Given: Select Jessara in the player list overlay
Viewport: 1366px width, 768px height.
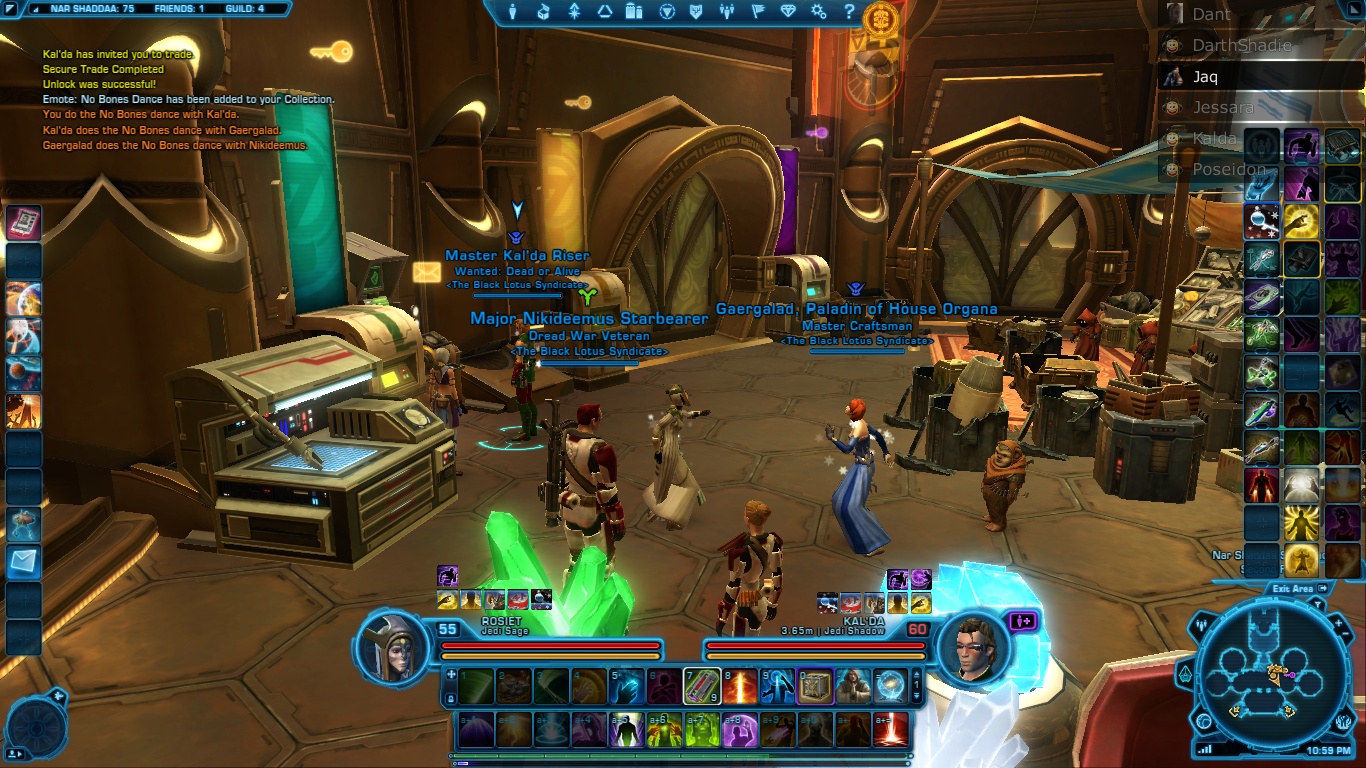Looking at the screenshot, I should 1222,107.
